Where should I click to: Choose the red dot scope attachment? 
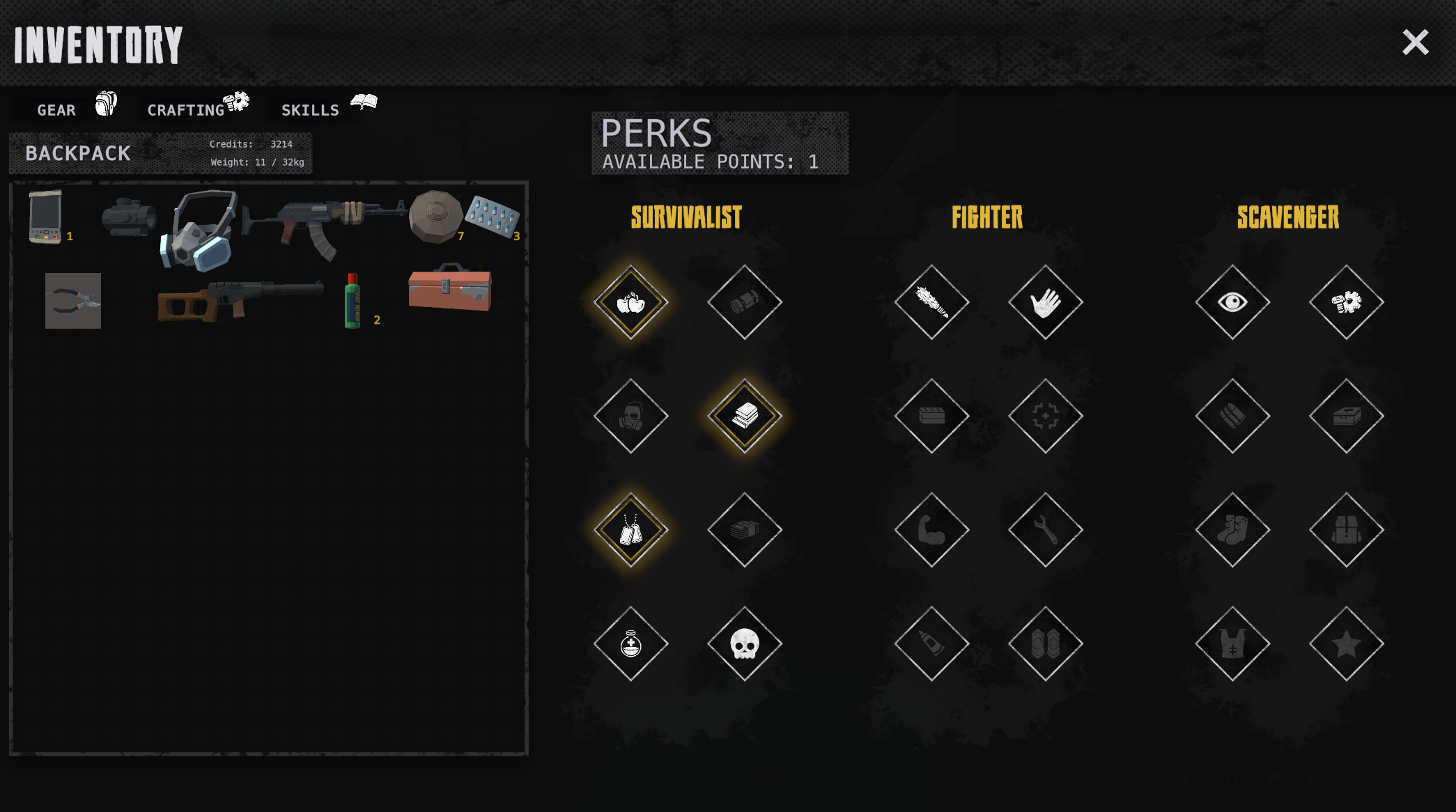(x=128, y=217)
